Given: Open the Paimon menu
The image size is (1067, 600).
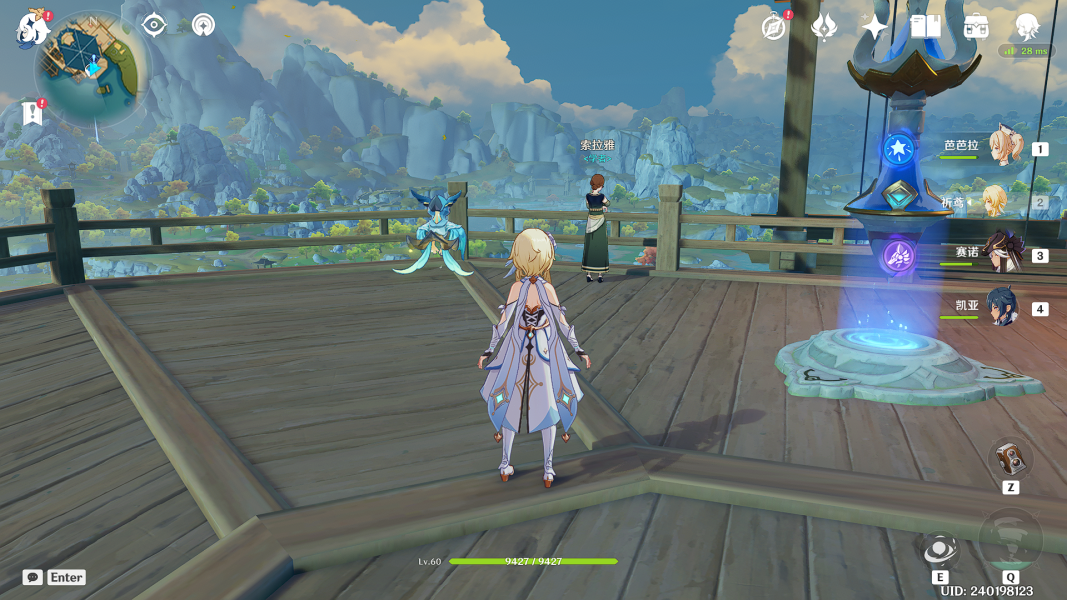Looking at the screenshot, I should [32, 29].
